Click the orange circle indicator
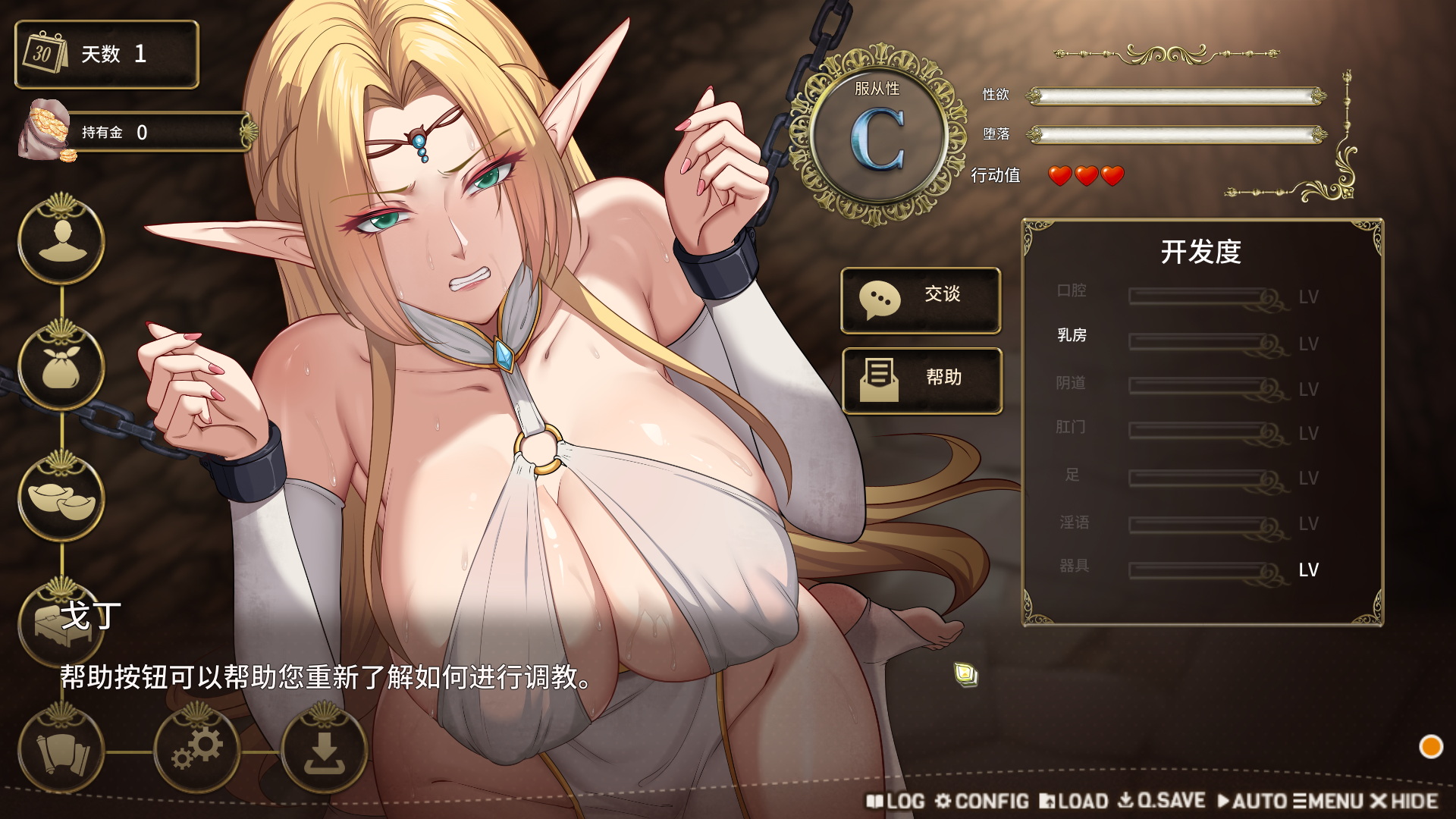 click(x=1431, y=747)
